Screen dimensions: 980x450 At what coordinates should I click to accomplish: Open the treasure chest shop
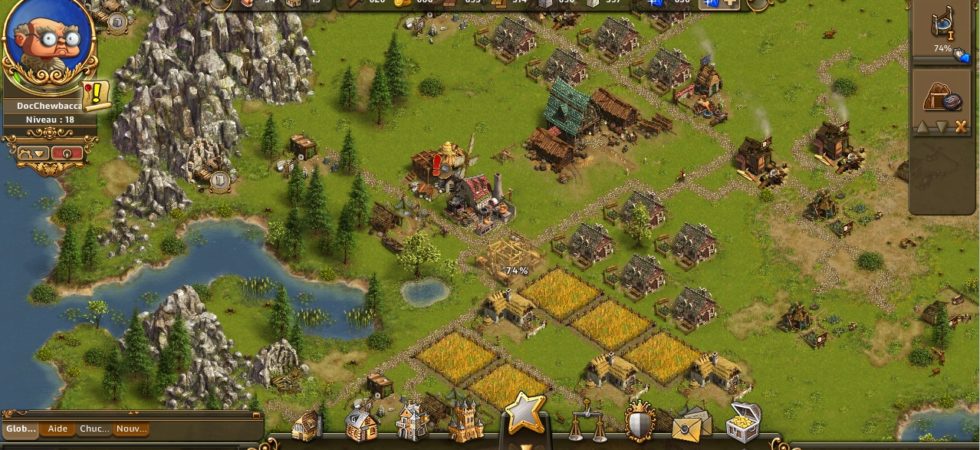[742, 422]
